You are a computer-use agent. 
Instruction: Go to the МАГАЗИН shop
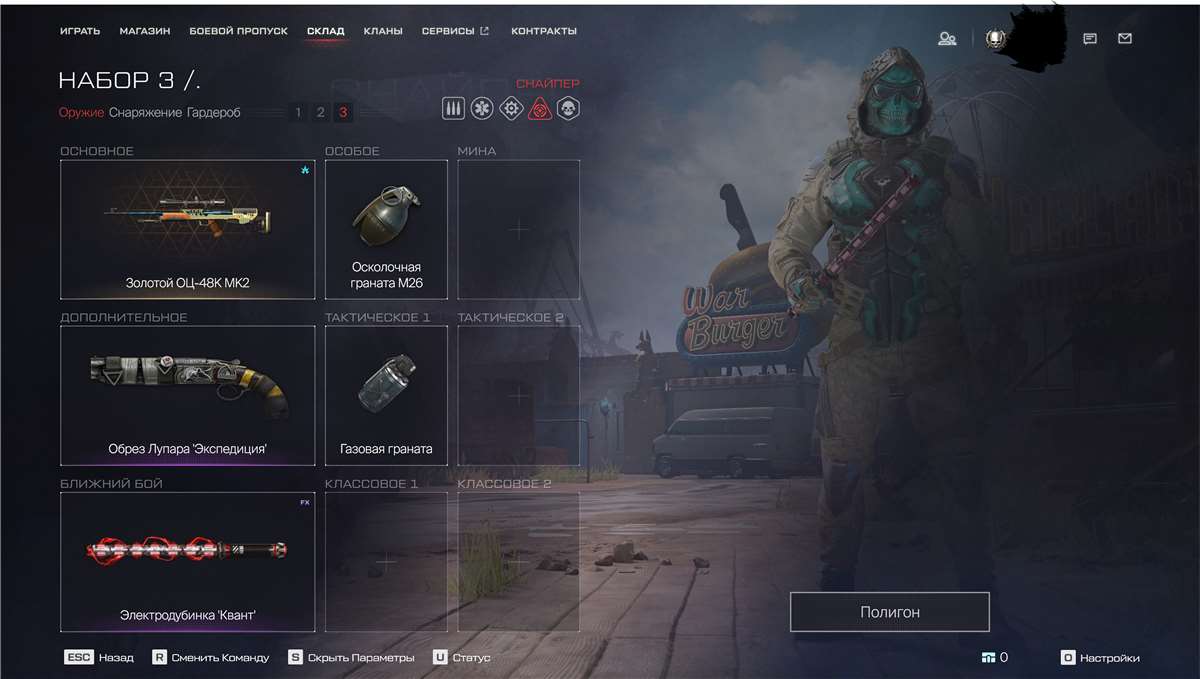coord(145,31)
